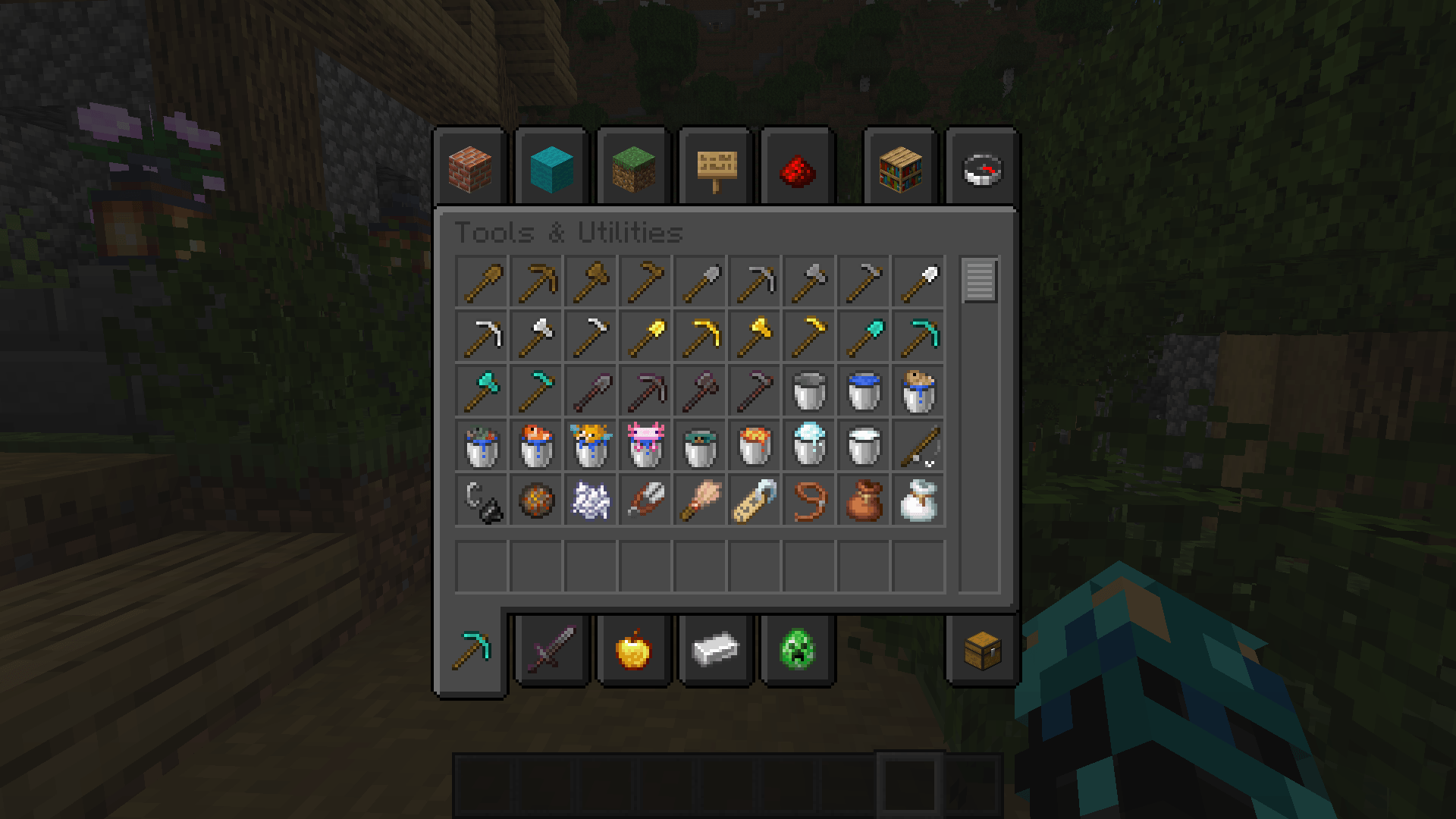Open the Spawn Eggs tab

(x=797, y=651)
